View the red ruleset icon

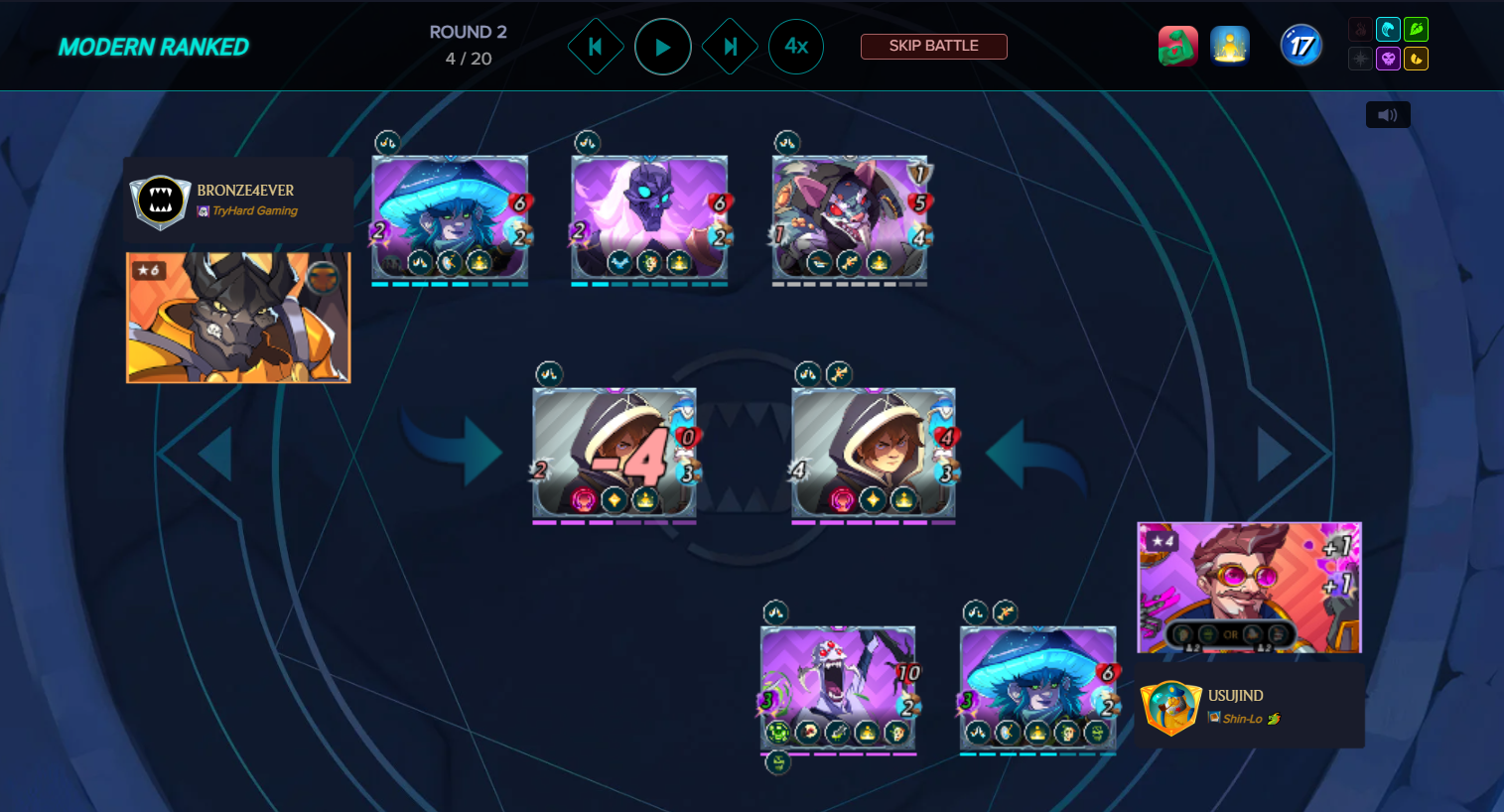[1177, 46]
